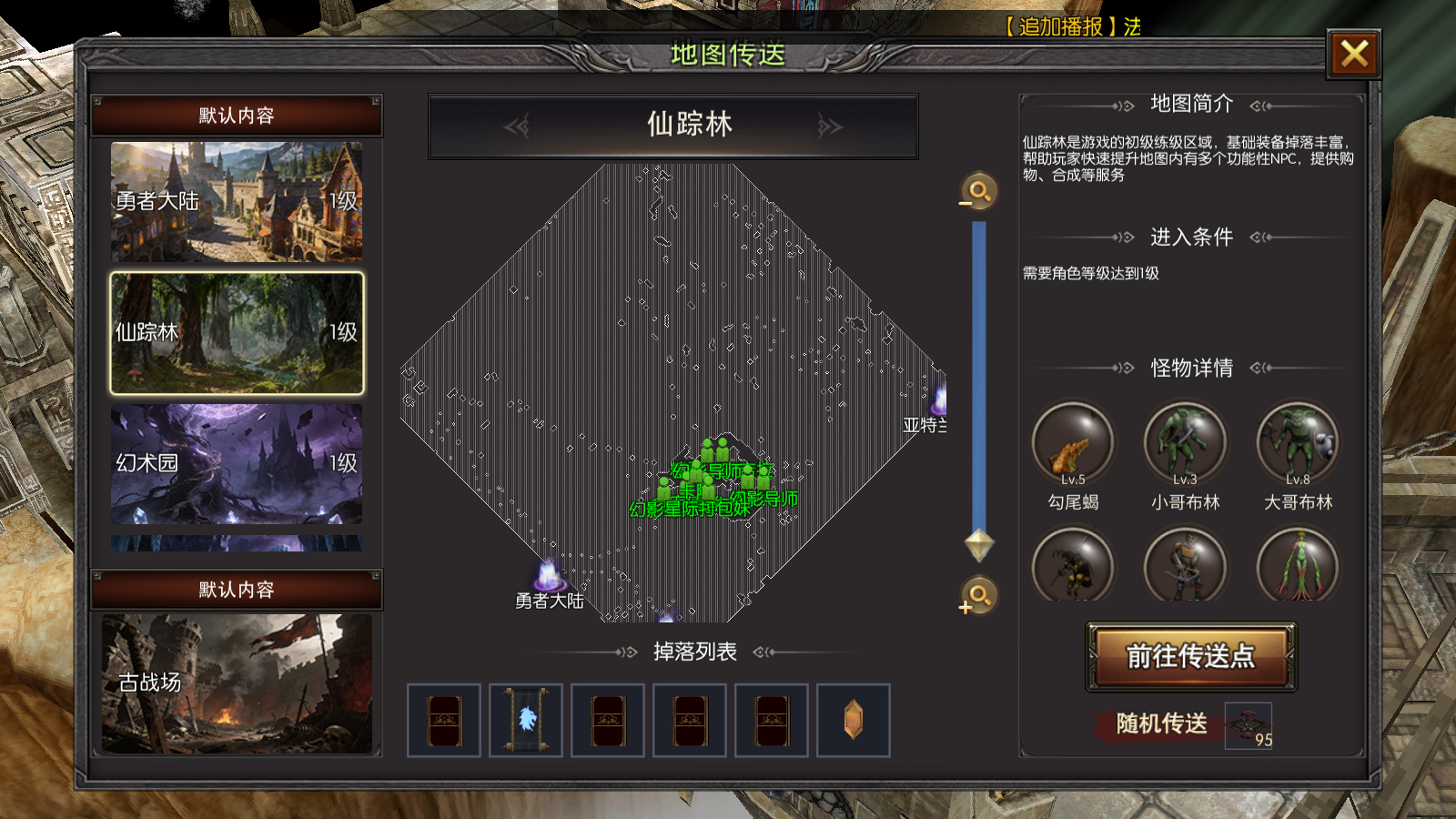Screen dimensions: 1456x819
Task: Inspect the blue flame scroll drop item
Action: 526,721
